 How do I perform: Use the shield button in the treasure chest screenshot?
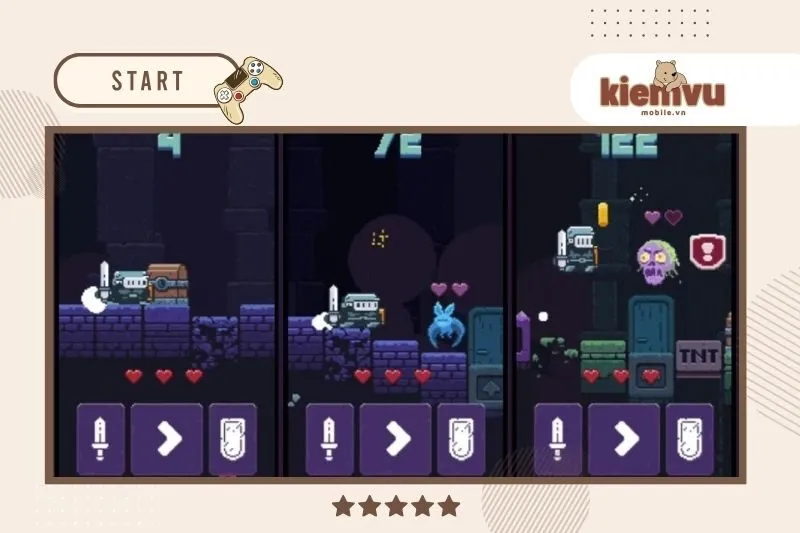point(232,439)
